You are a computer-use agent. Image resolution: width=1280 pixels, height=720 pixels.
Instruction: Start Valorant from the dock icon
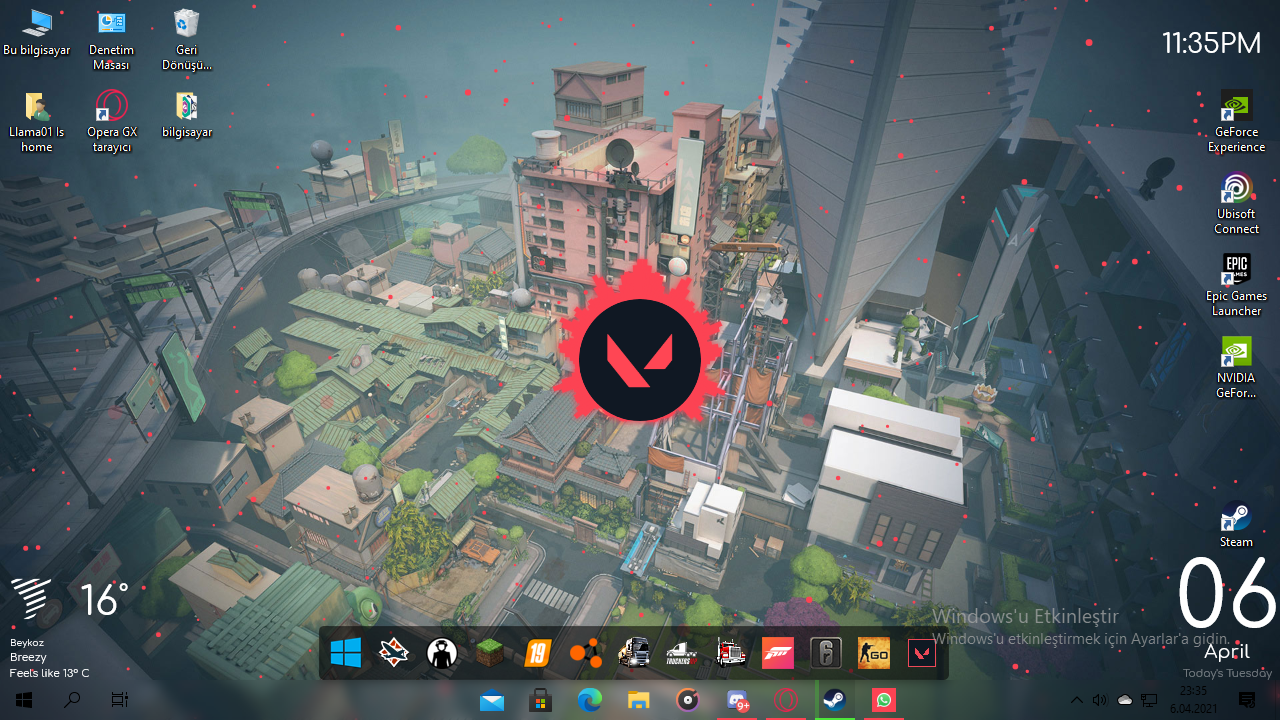(921, 654)
